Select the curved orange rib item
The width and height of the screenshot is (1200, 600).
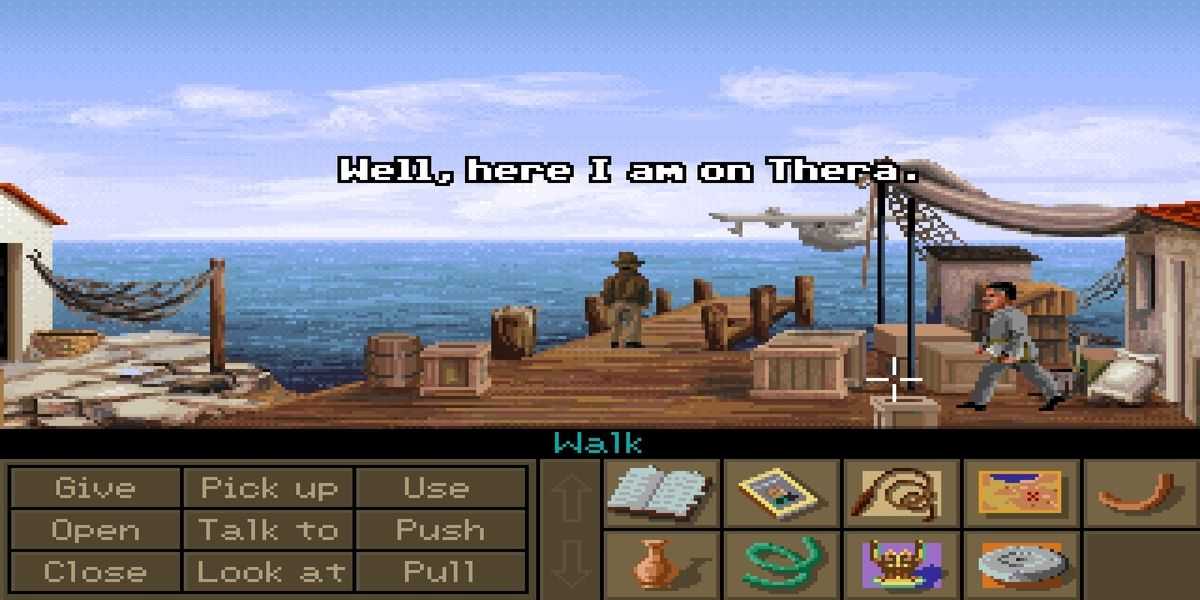(x=1140, y=493)
